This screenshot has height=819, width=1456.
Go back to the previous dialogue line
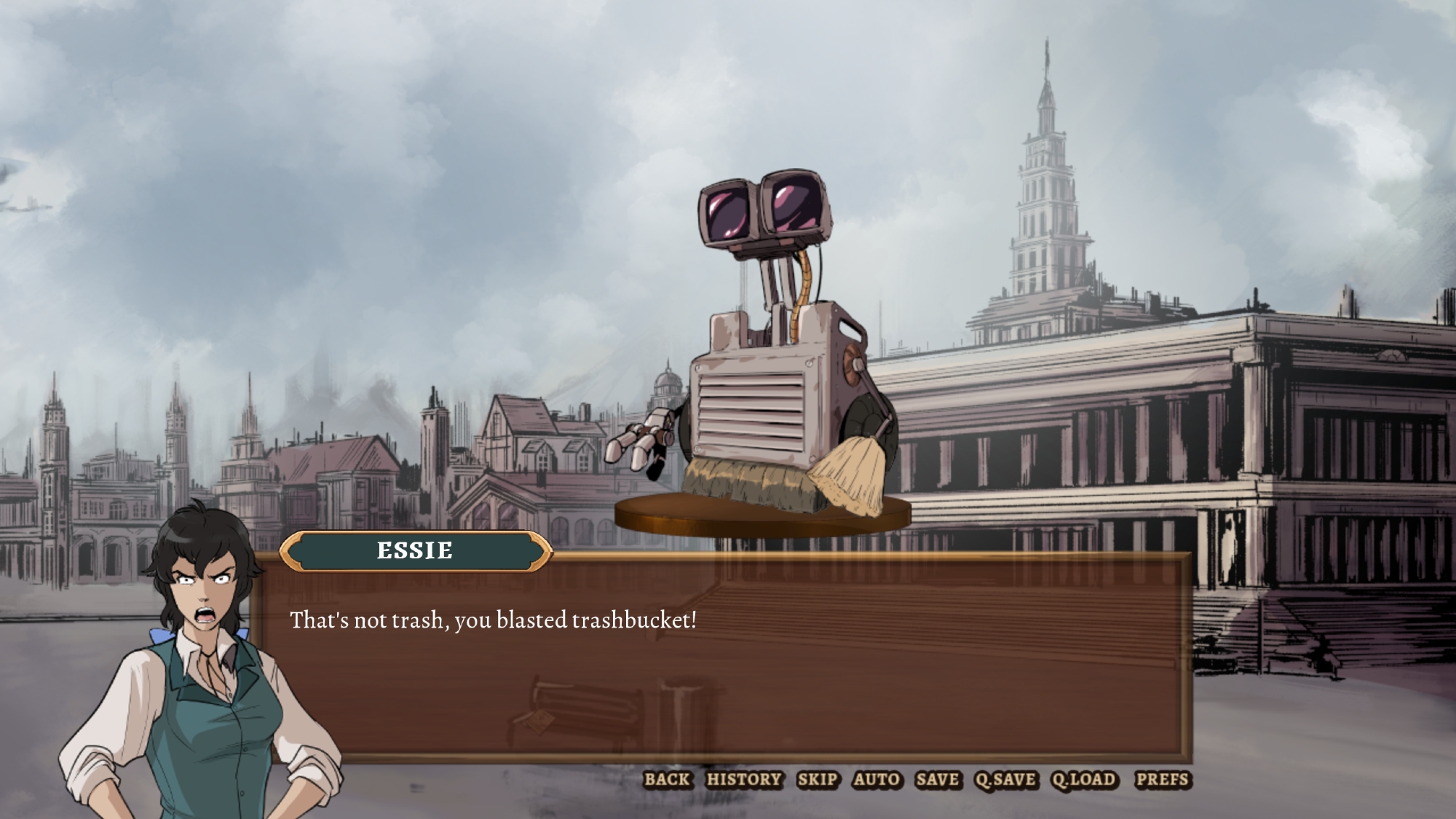coord(667,780)
